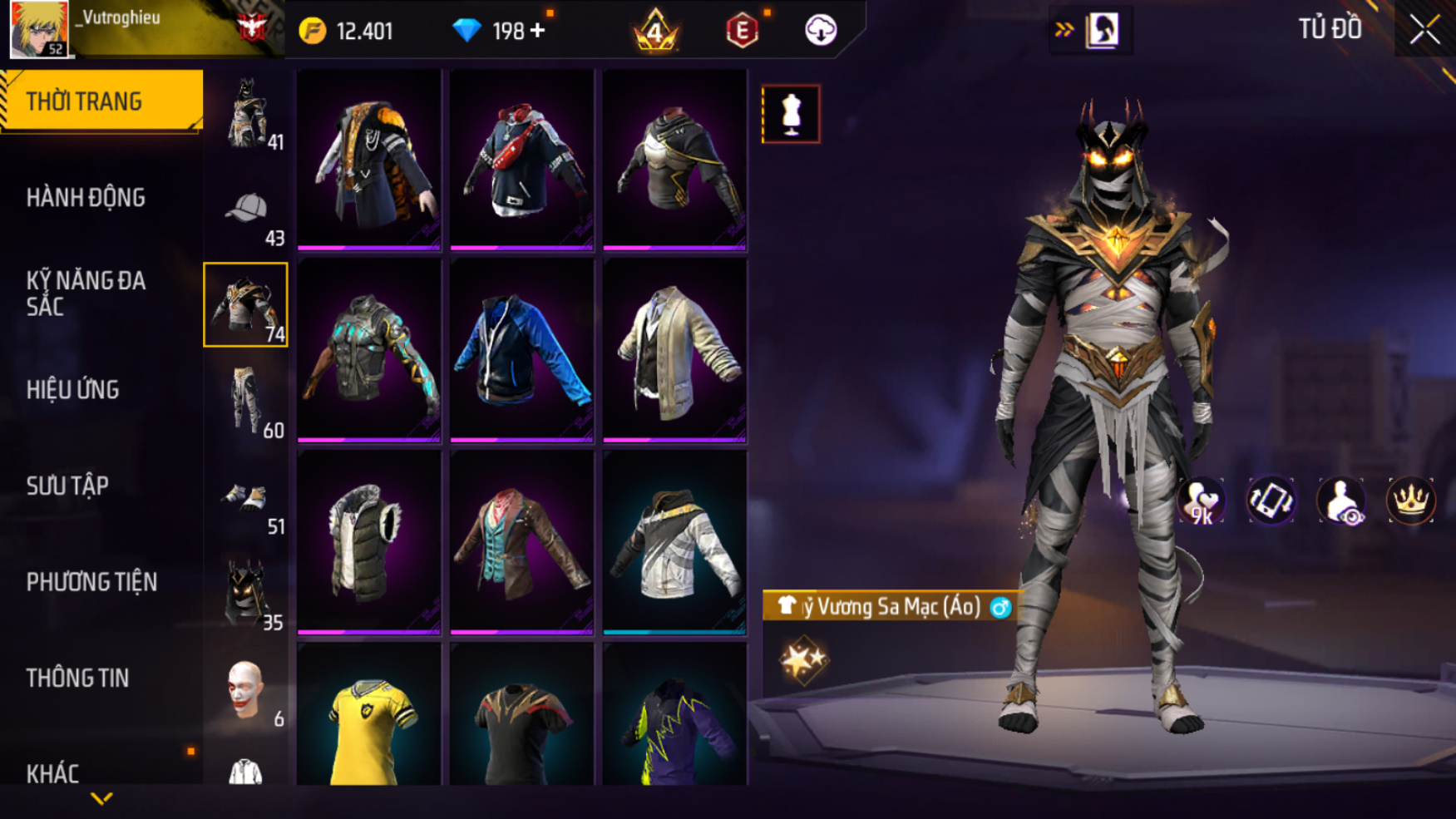Select the THỜI TRANG tab
1456x819 pixels.
pos(84,101)
